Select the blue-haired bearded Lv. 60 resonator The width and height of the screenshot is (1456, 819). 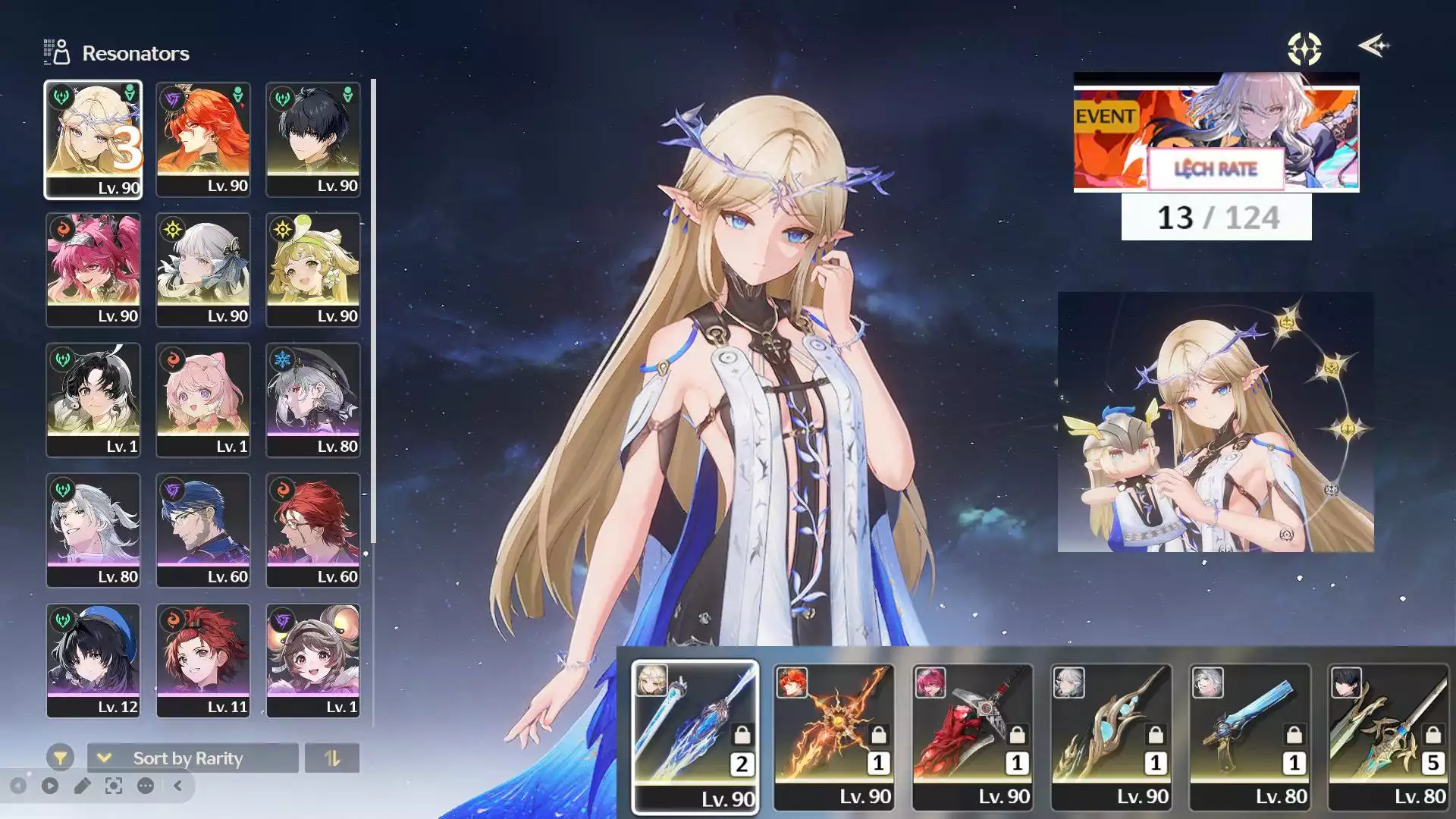click(x=203, y=531)
